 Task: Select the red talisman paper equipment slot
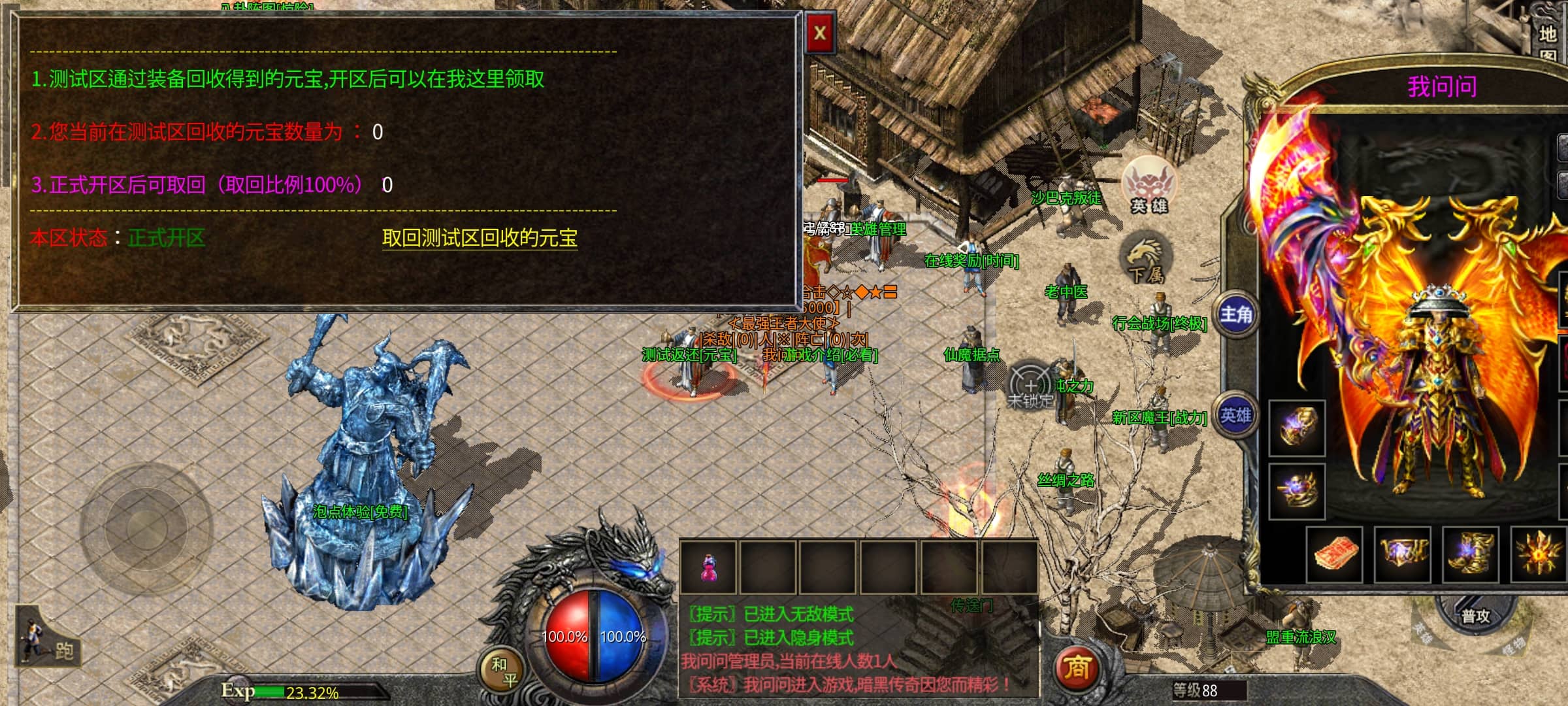1335,554
